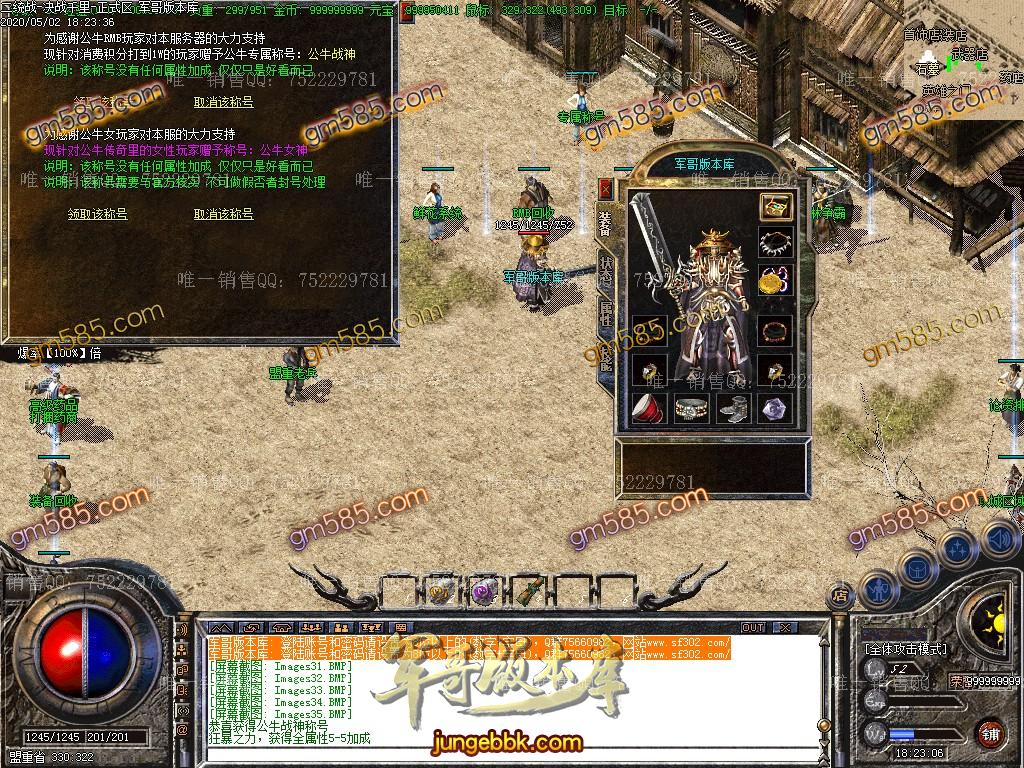Click the red 铺 stall button
This screenshot has width=1024, height=768.
[x=990, y=732]
